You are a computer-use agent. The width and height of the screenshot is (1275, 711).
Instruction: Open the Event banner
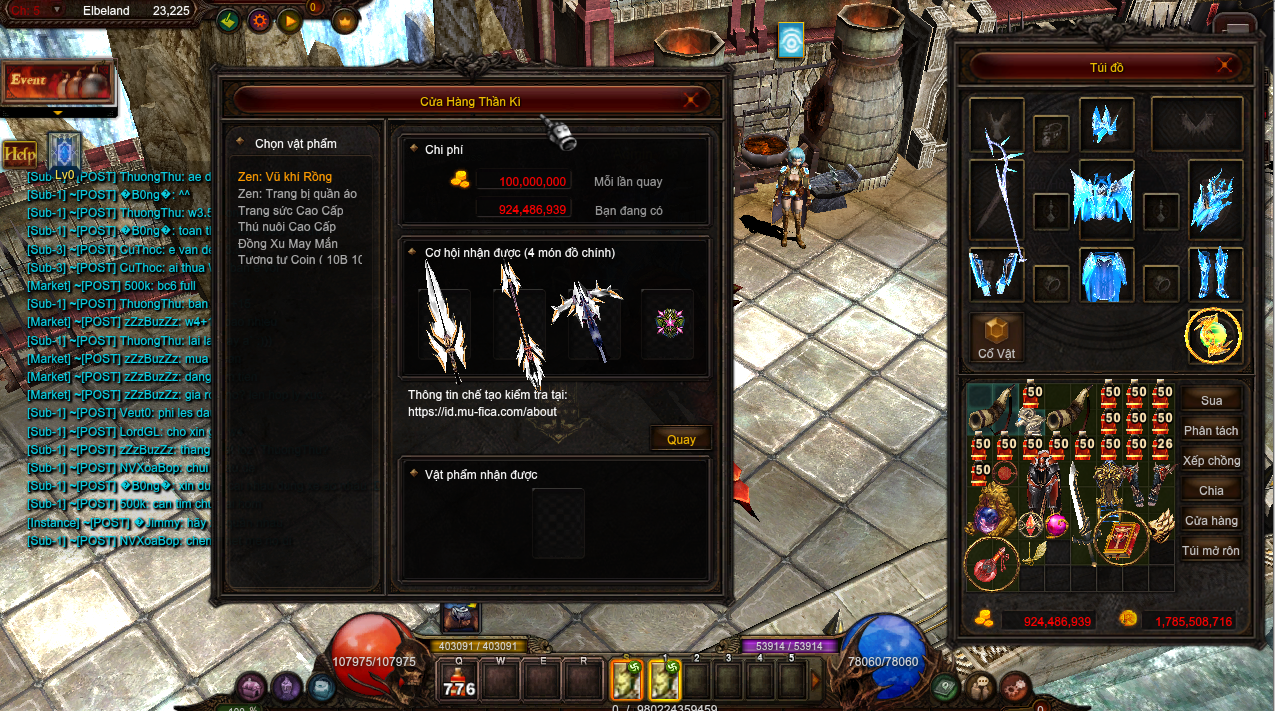point(57,82)
